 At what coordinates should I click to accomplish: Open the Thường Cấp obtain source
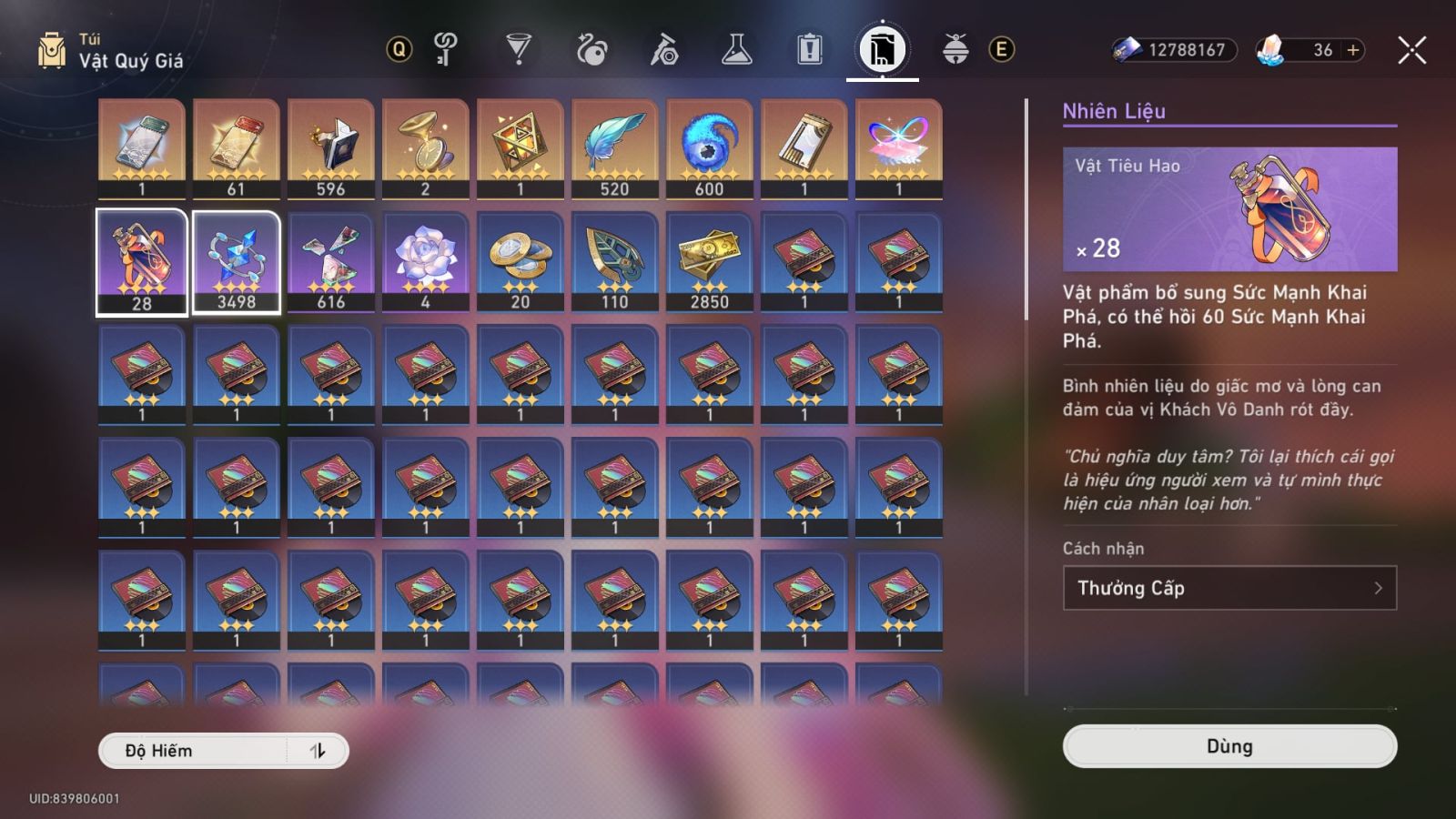click(x=1229, y=588)
